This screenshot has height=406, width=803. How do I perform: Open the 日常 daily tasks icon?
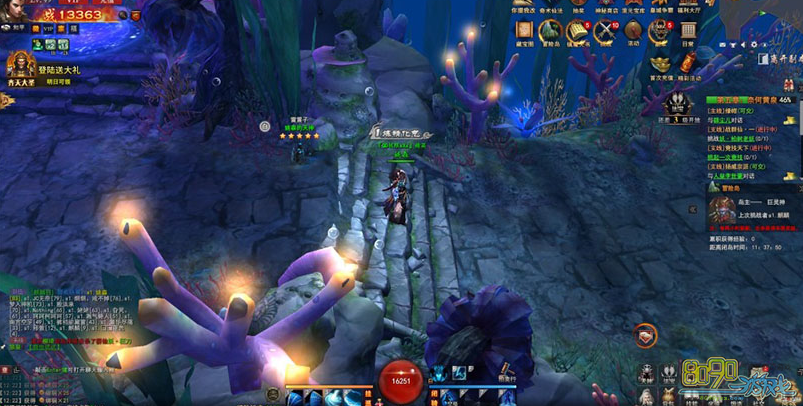(x=688, y=31)
